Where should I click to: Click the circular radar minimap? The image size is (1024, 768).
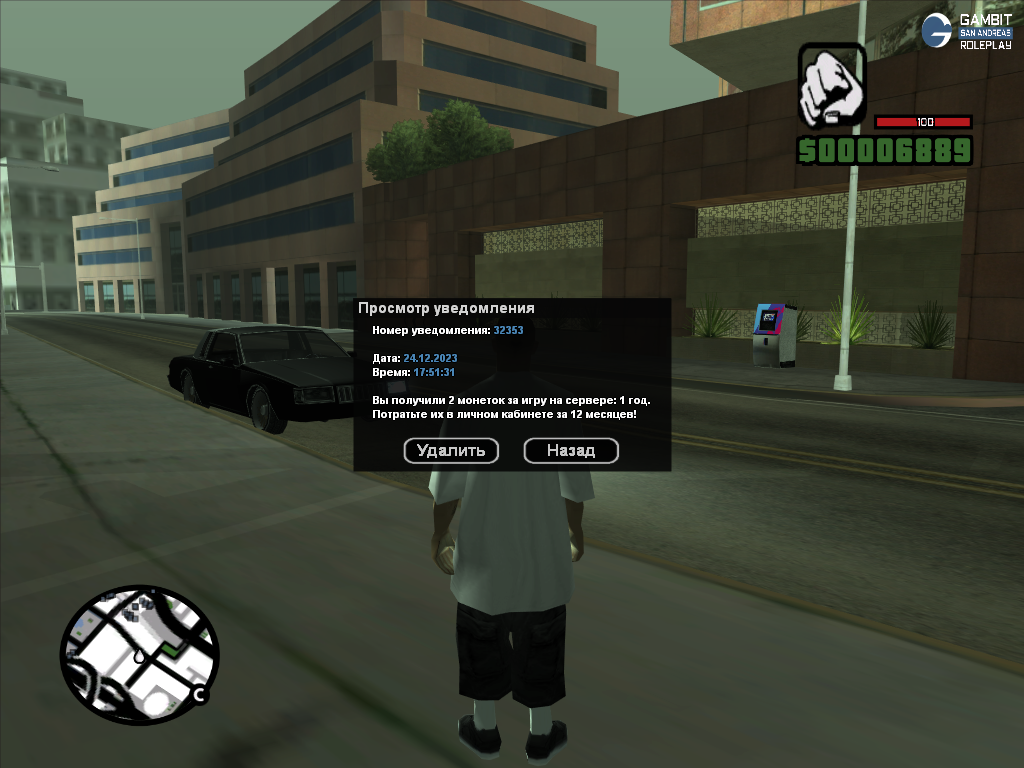click(x=138, y=656)
